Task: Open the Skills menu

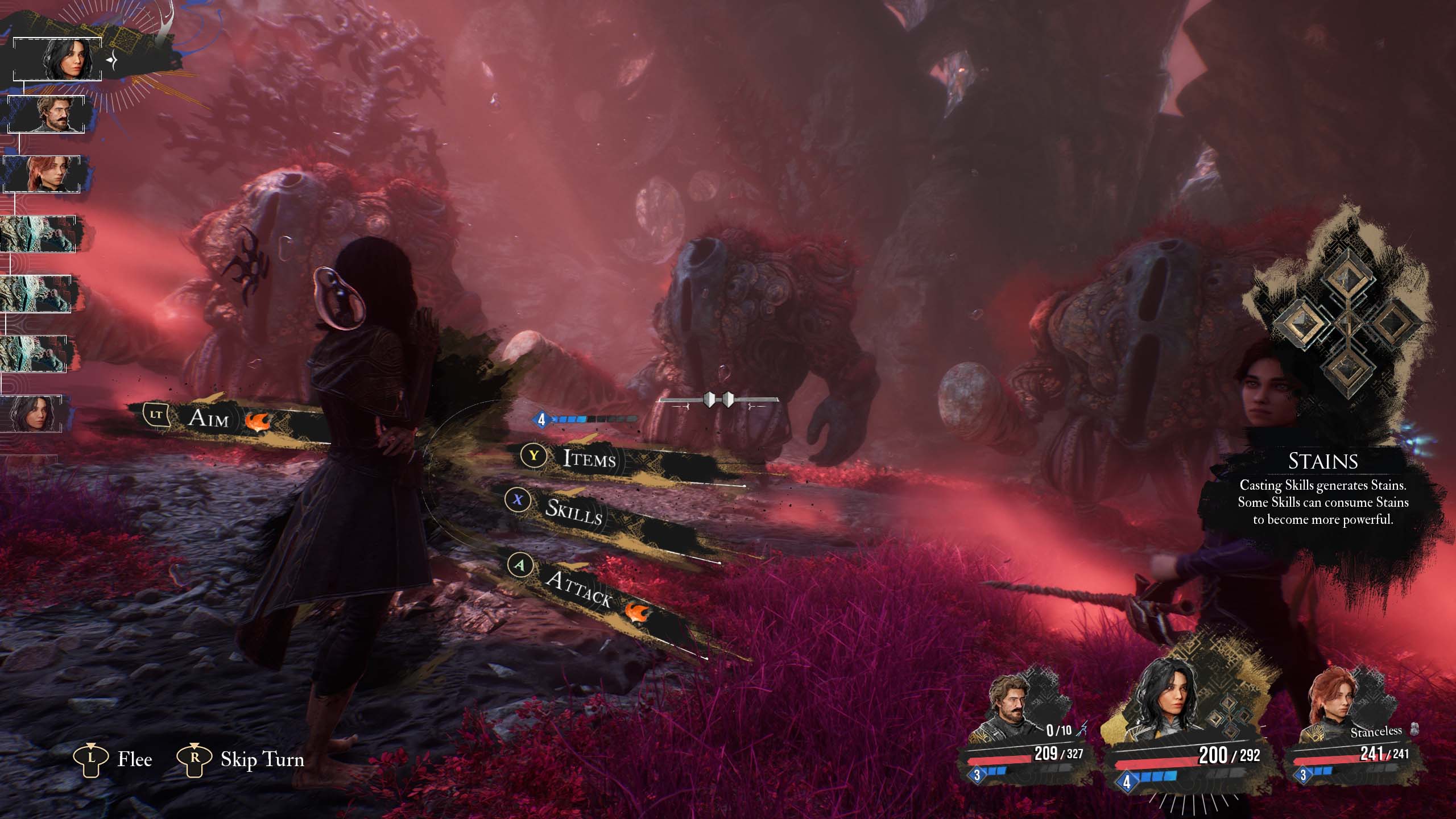Action: tap(573, 510)
